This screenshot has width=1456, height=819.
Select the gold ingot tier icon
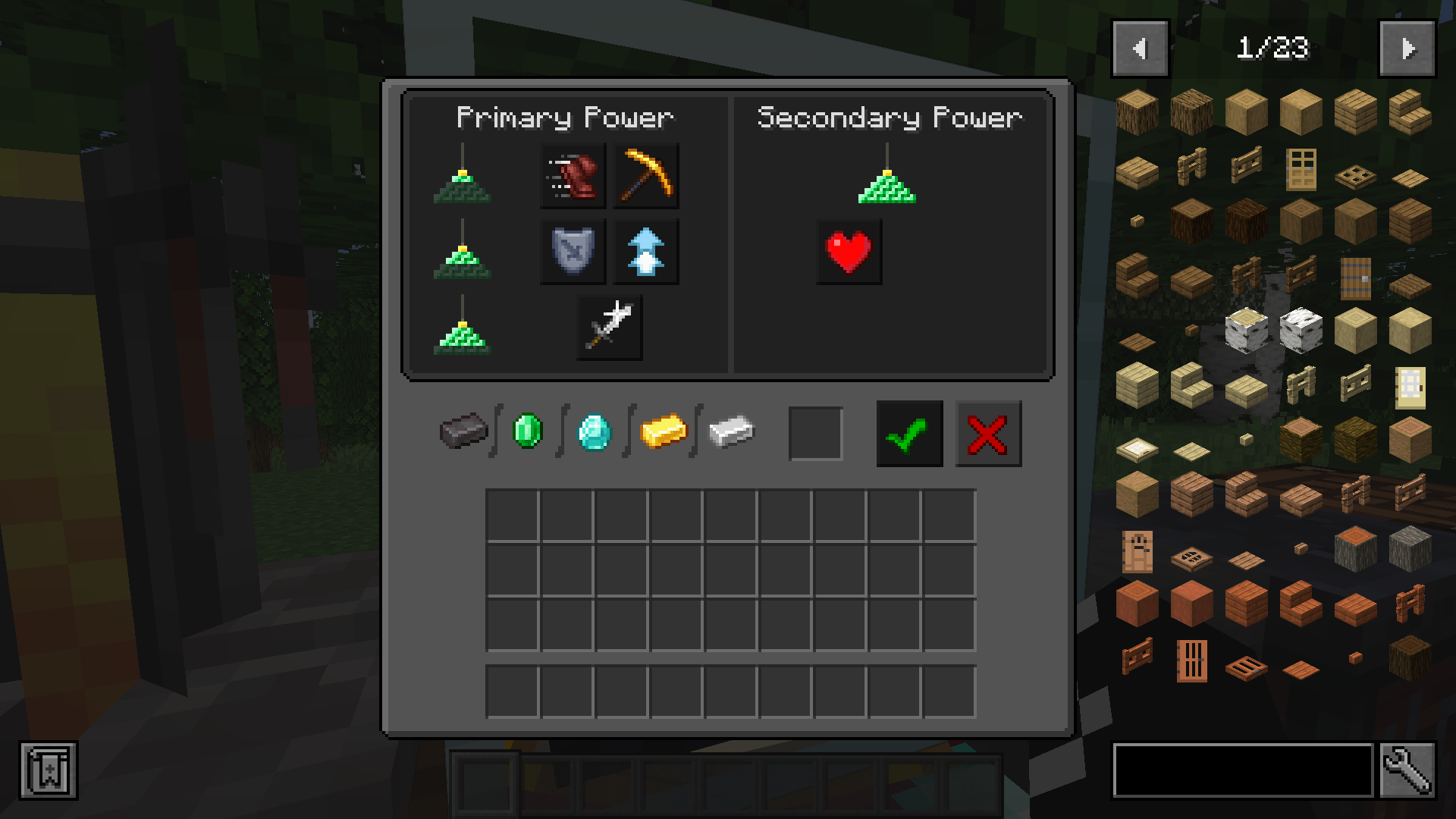663,432
